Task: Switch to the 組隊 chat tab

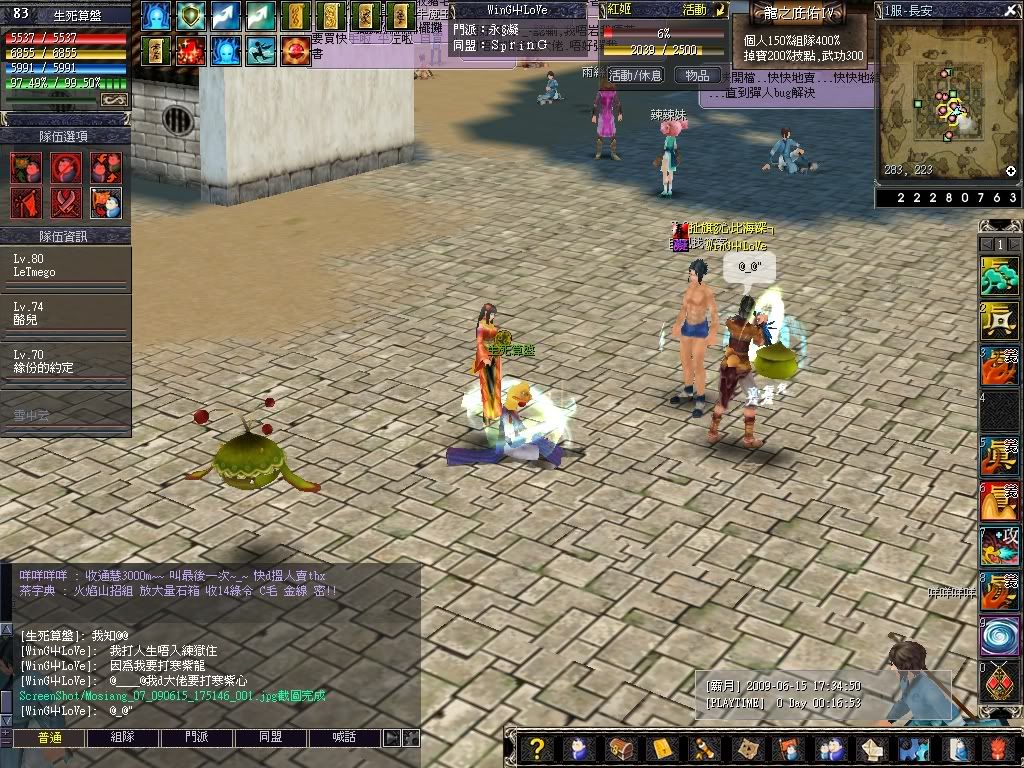Action: click(122, 737)
